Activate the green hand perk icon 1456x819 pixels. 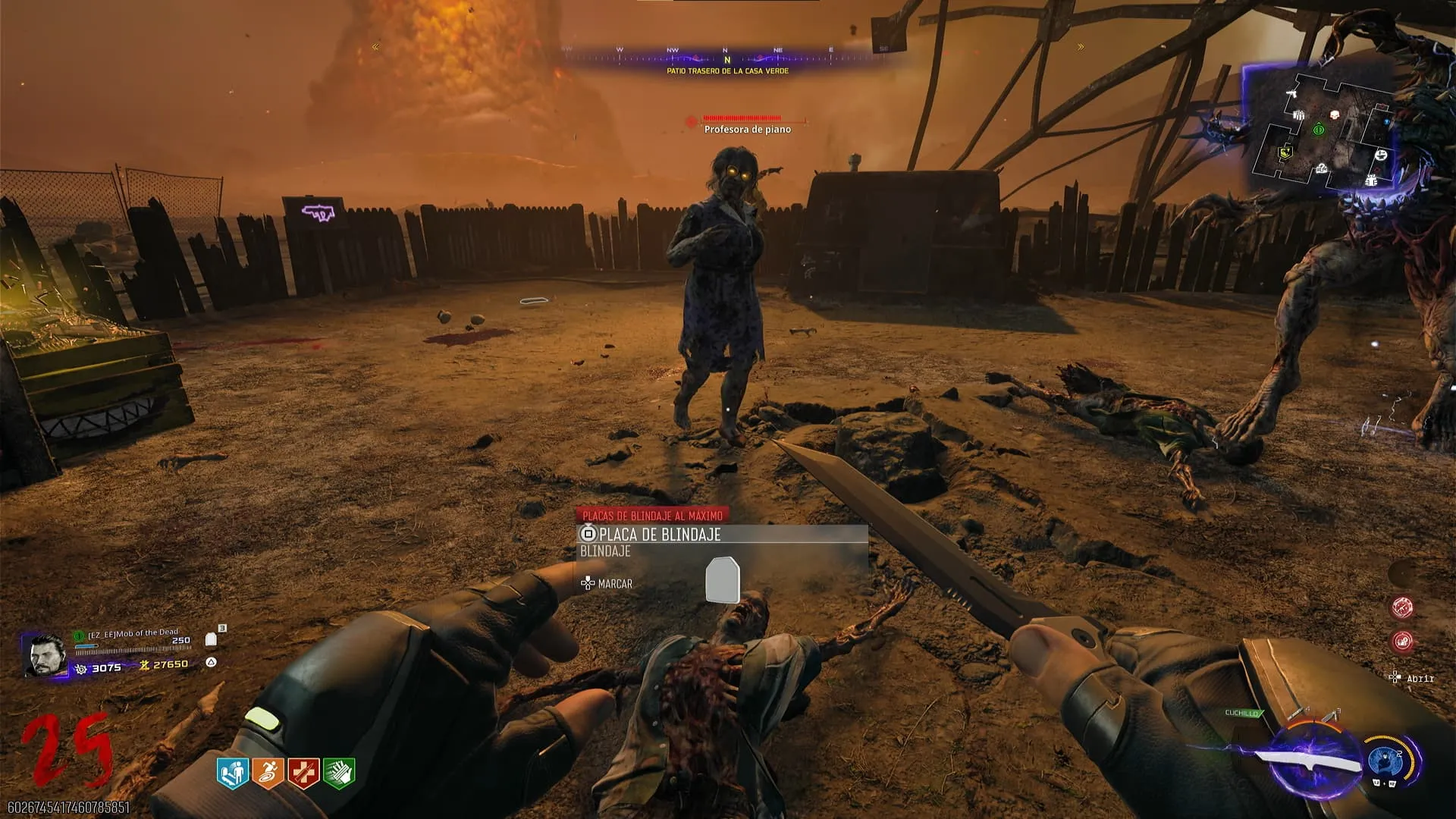[339, 773]
